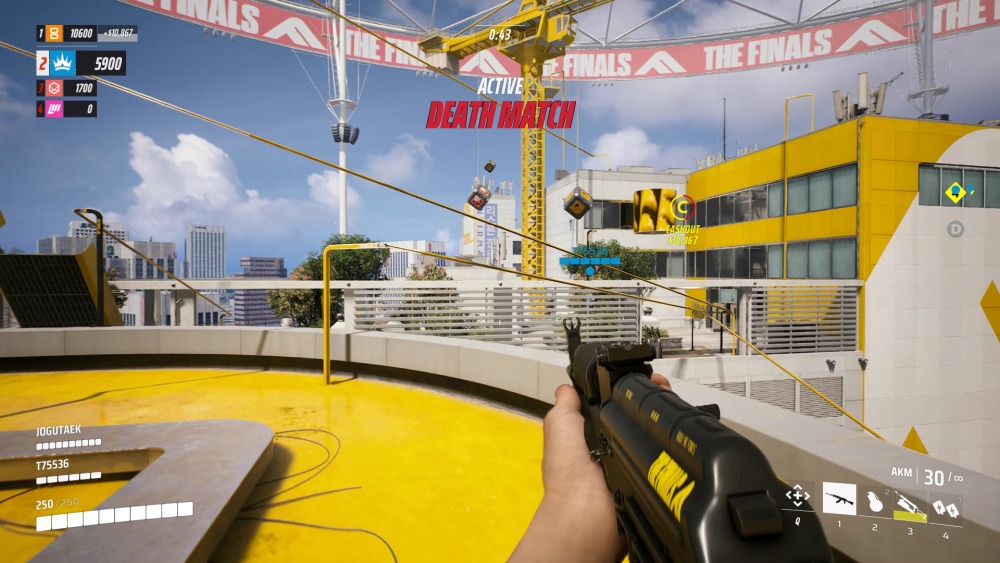Click the red team's scoreboard entry
The image size is (1000, 563).
pos(67,89)
